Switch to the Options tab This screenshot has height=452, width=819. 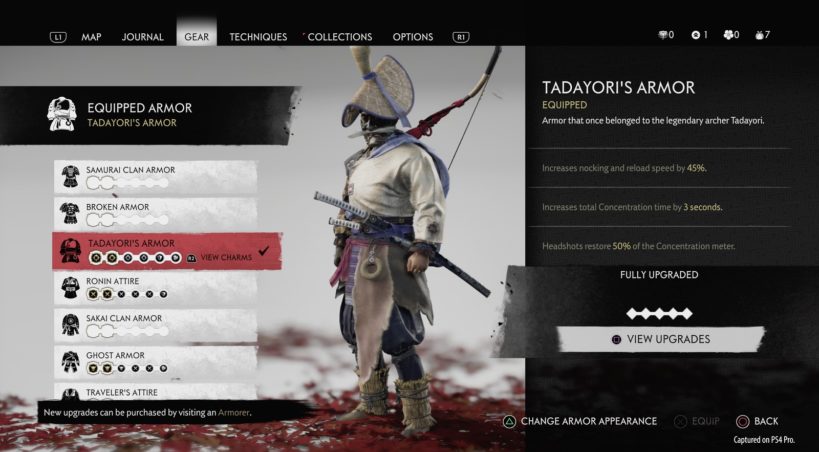pyautogui.click(x=412, y=37)
